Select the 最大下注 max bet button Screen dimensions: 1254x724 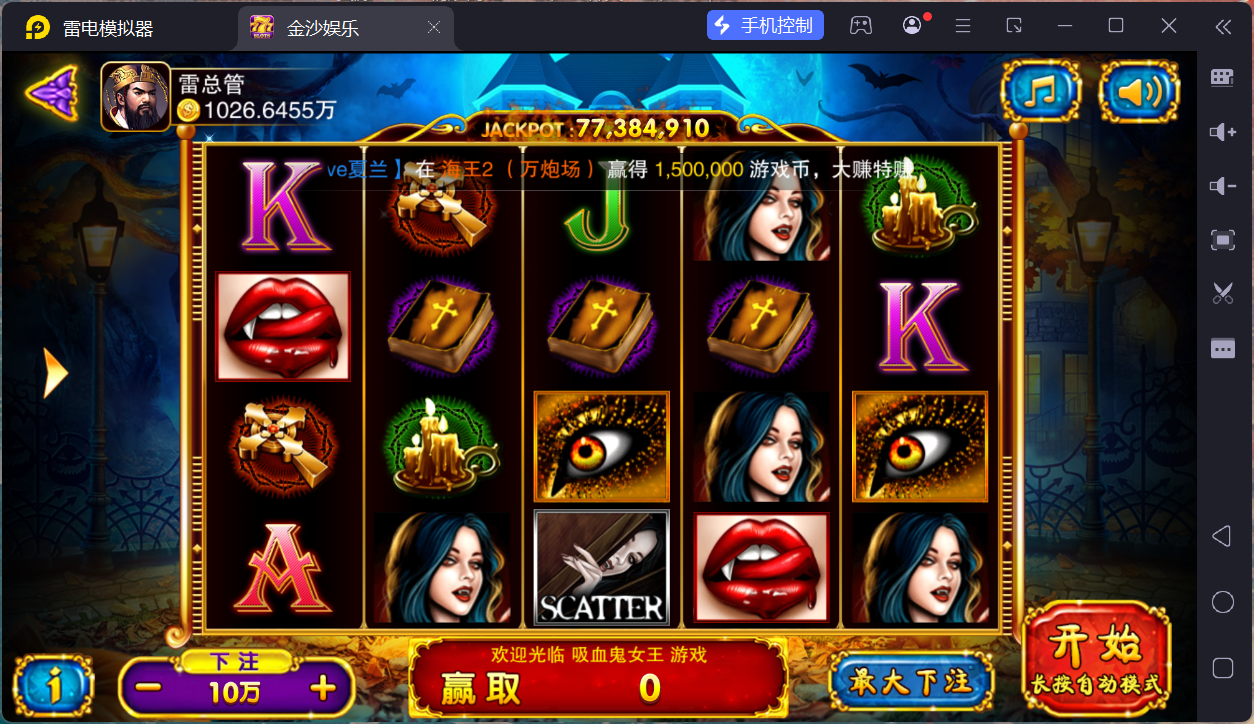[910, 683]
